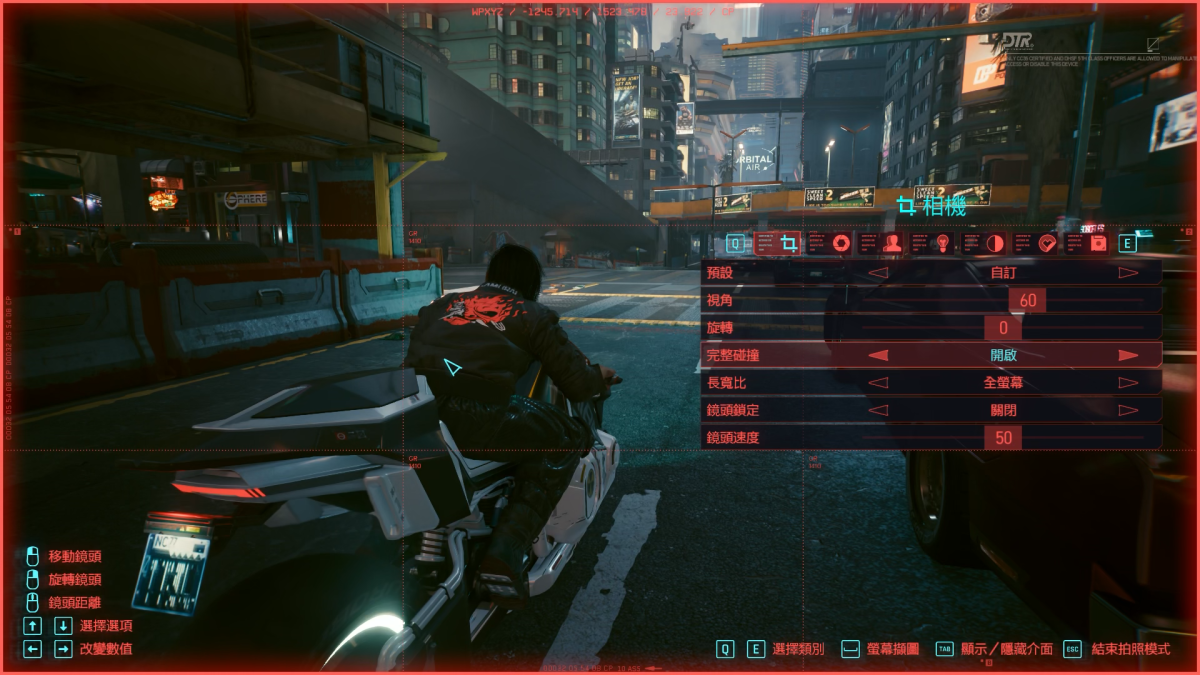This screenshot has height=675, width=1200.
Task: Switch to the aperture depth-of-field tab
Action: pos(841,243)
